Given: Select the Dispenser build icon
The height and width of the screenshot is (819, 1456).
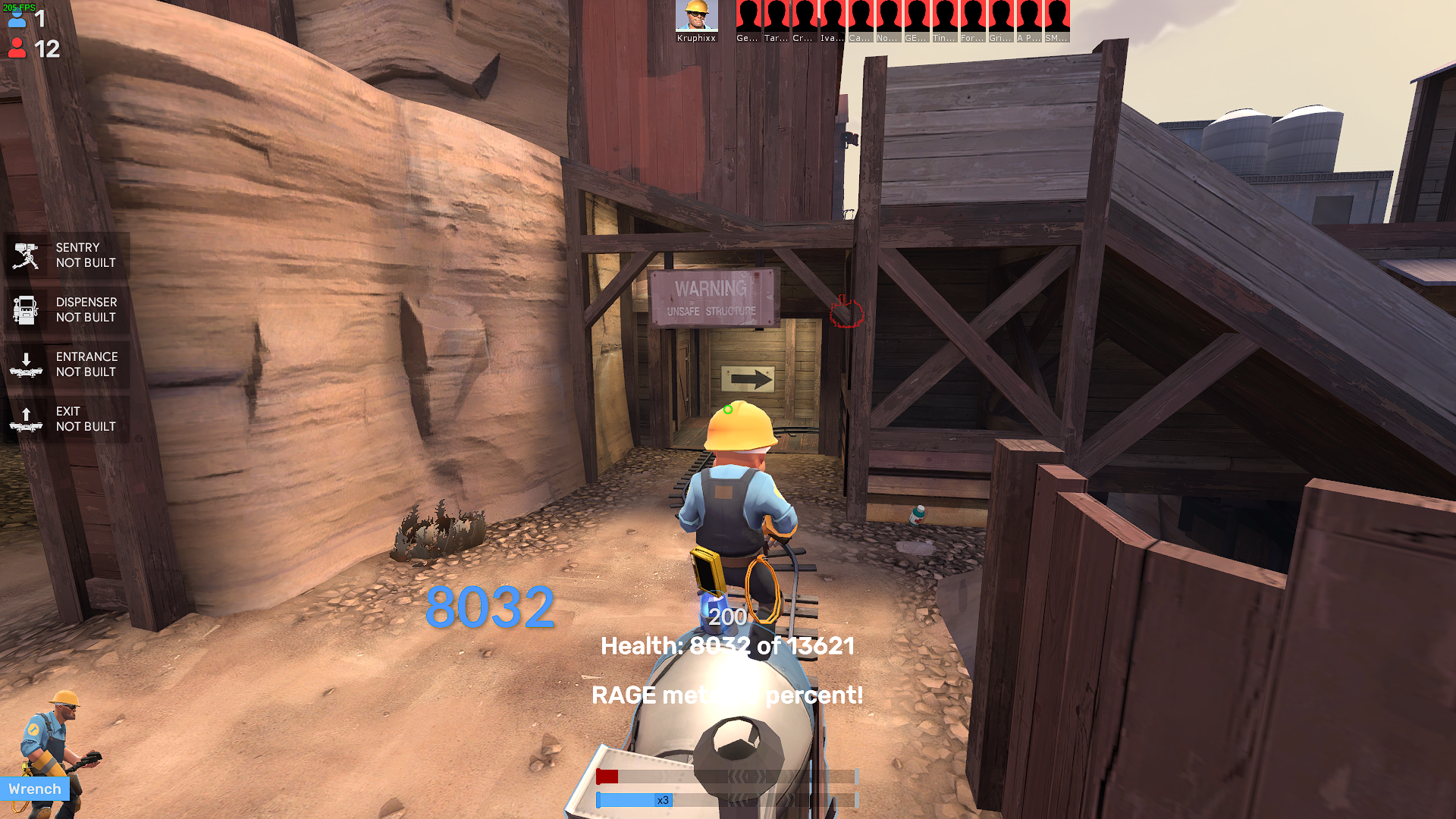Looking at the screenshot, I should tap(26, 309).
